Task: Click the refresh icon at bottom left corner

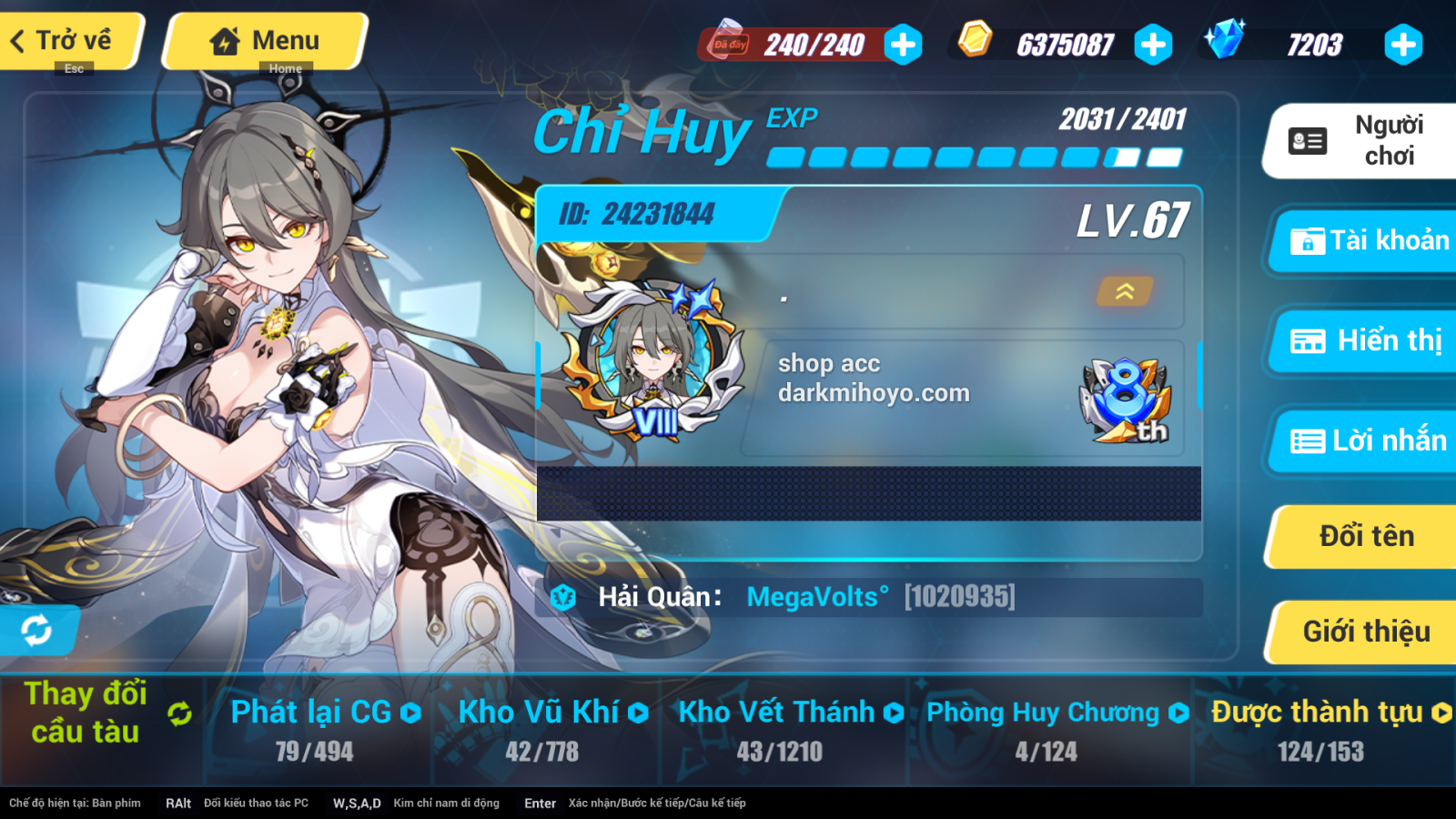Action: click(x=35, y=628)
